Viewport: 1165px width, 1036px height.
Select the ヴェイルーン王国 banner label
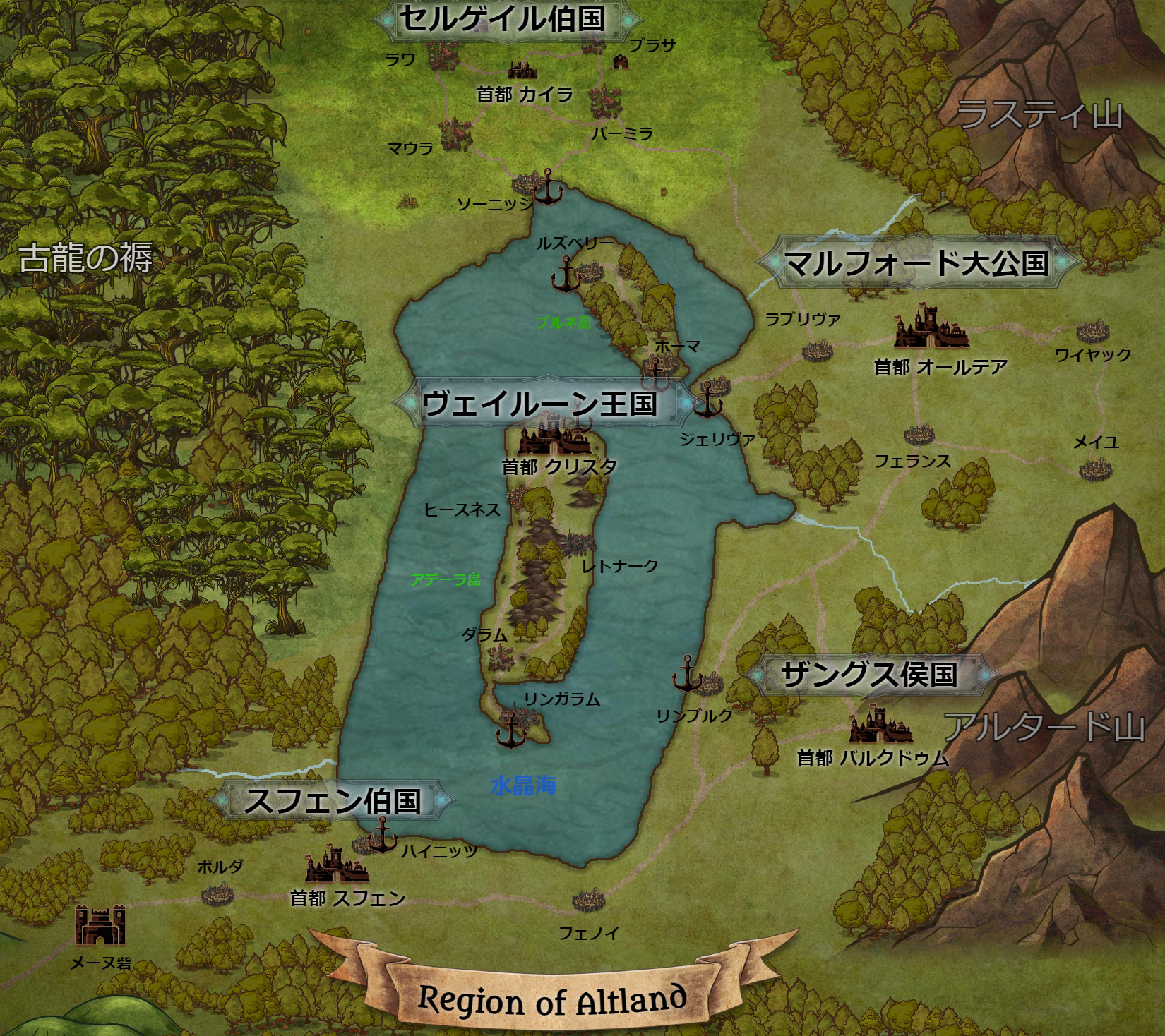pyautogui.click(x=539, y=404)
